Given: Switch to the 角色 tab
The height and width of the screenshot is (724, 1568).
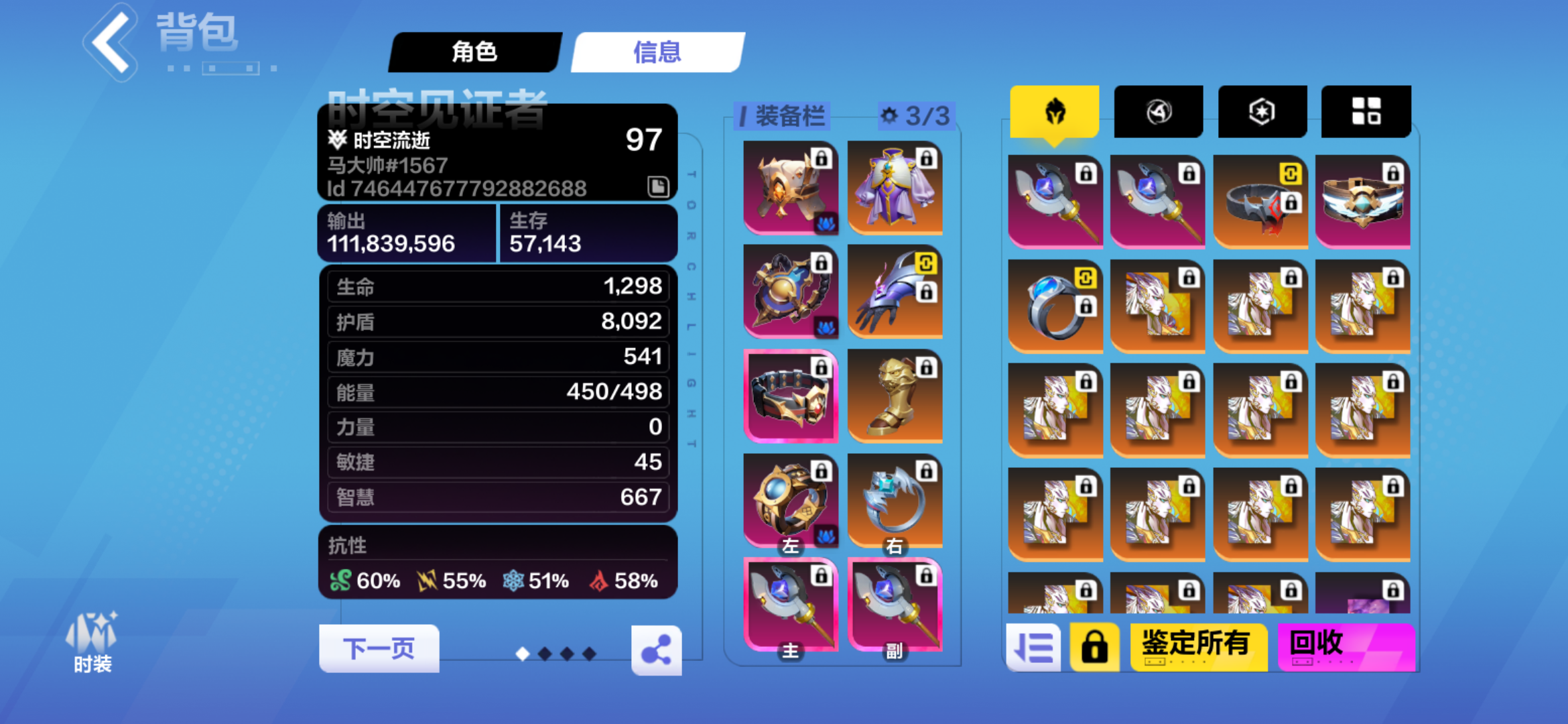Looking at the screenshot, I should [474, 52].
